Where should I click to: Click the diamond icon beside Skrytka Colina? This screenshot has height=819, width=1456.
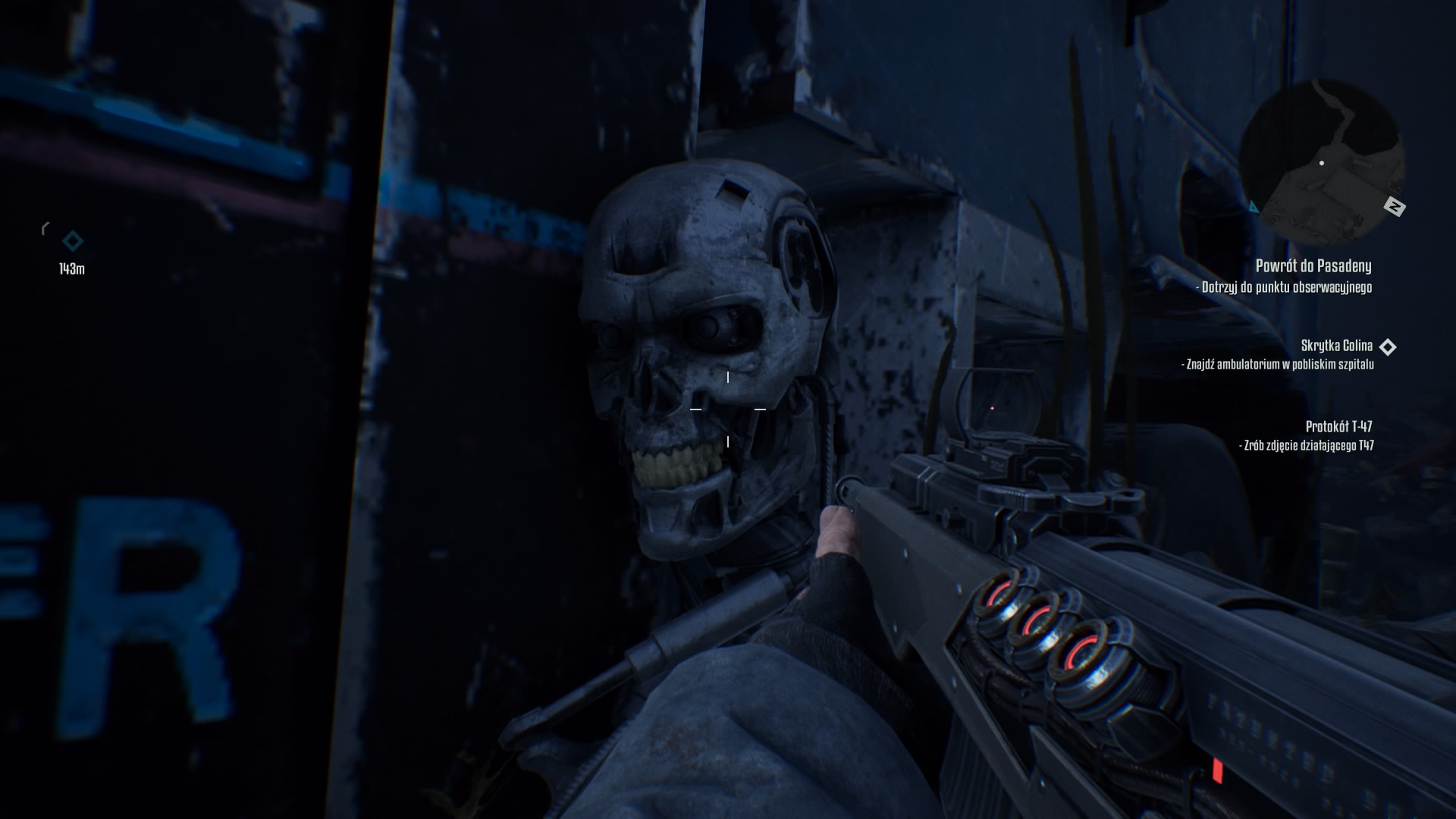coord(1387,347)
